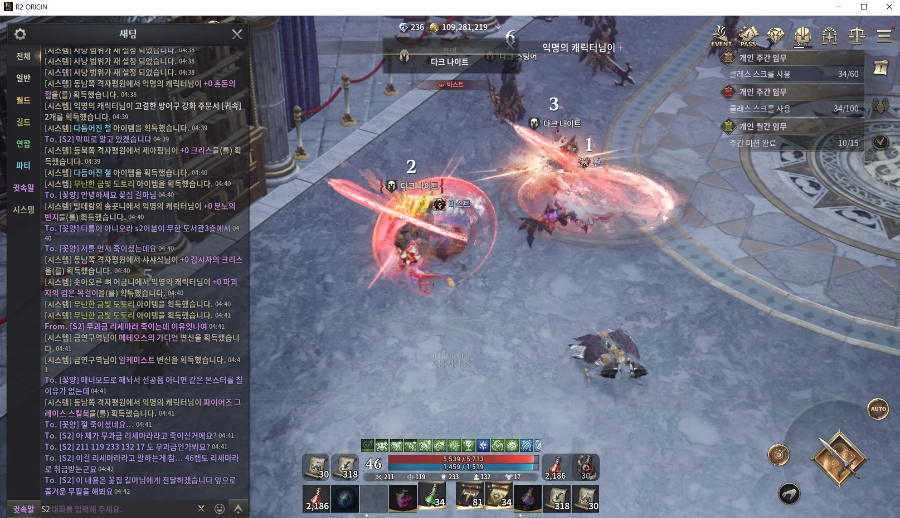Screen dimensions: 900x518
Task: Open the balance scales market icon
Action: point(856,37)
